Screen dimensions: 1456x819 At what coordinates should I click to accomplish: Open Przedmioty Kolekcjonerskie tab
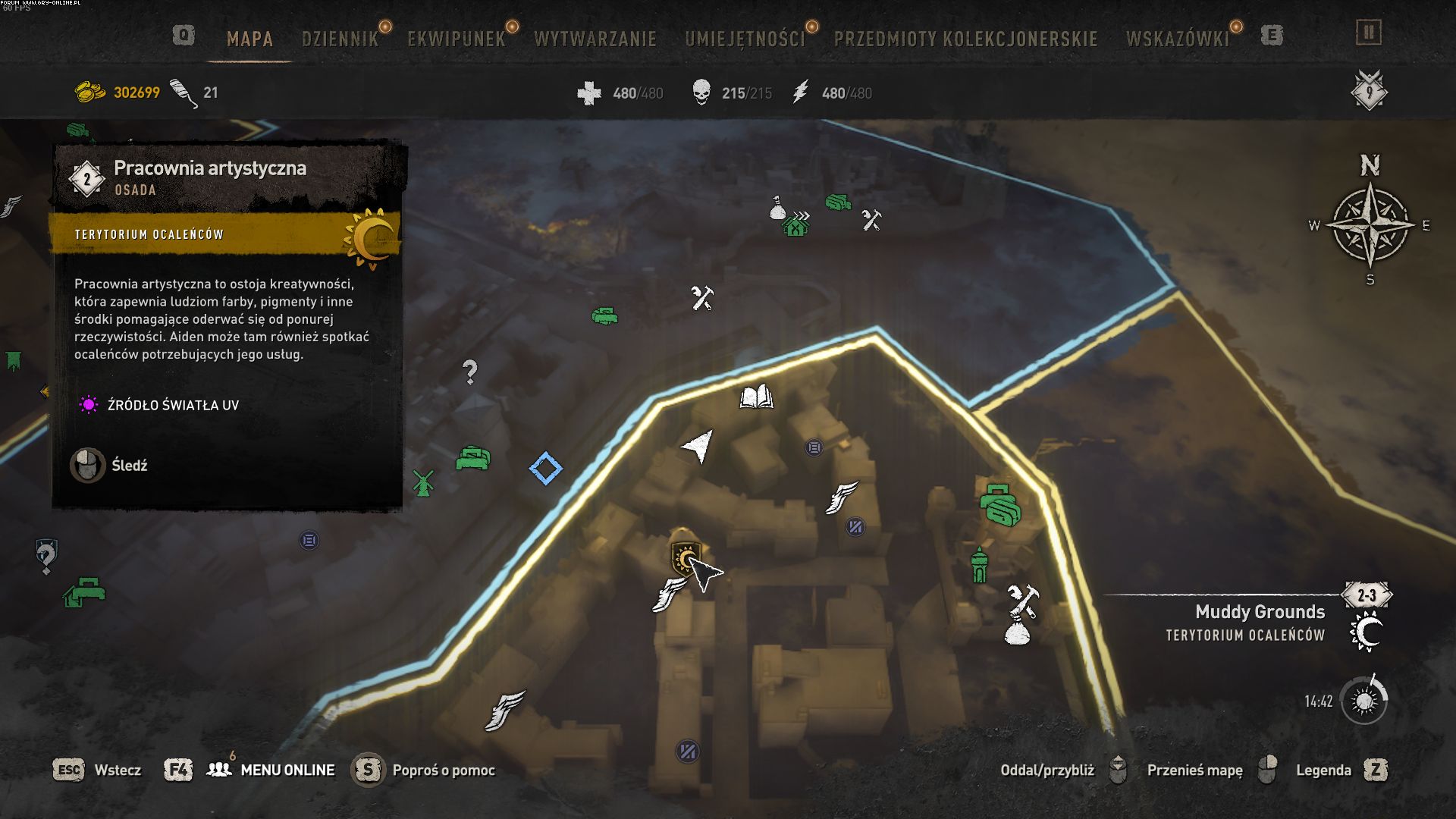click(965, 39)
